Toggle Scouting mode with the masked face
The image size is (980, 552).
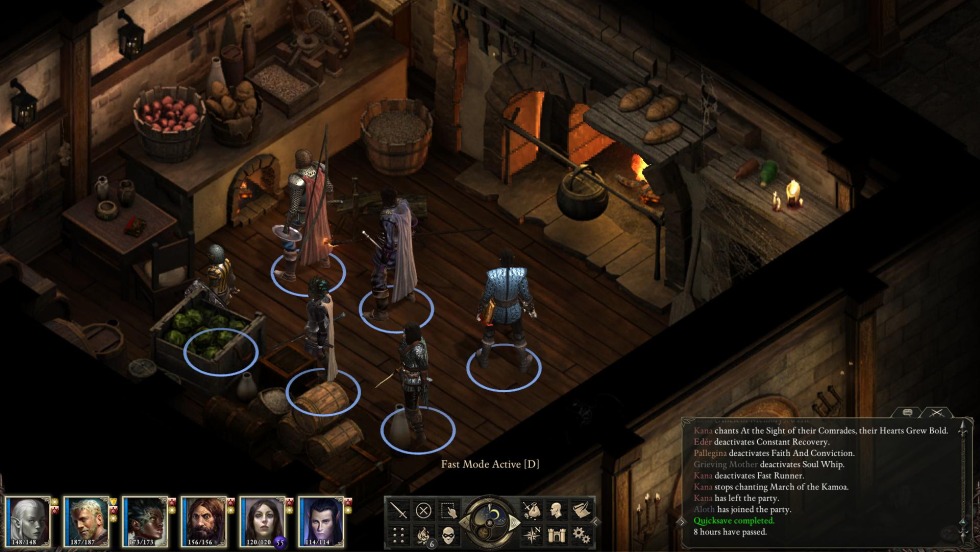click(449, 534)
